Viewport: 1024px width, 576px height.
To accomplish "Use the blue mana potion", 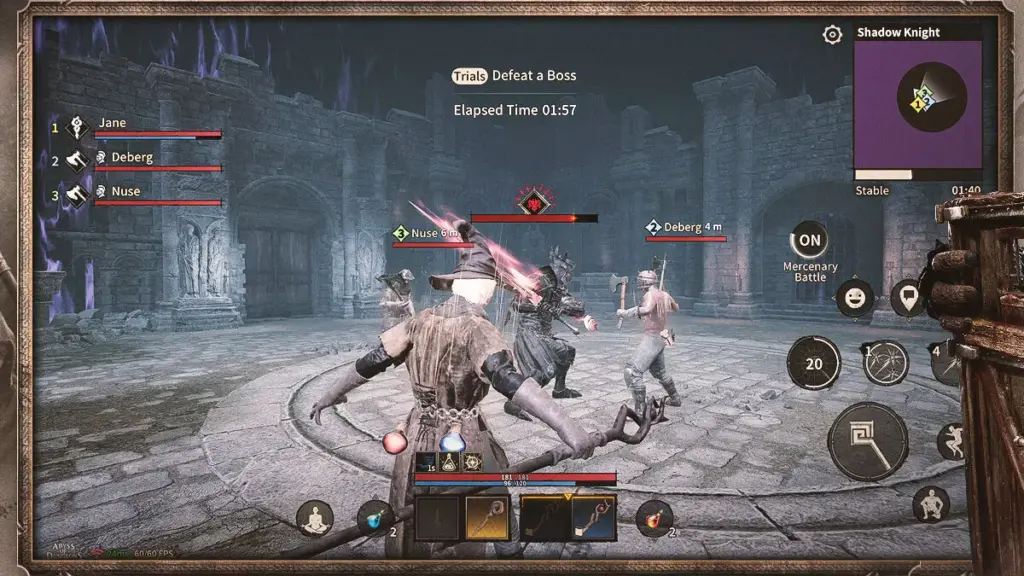I will click(x=375, y=518).
